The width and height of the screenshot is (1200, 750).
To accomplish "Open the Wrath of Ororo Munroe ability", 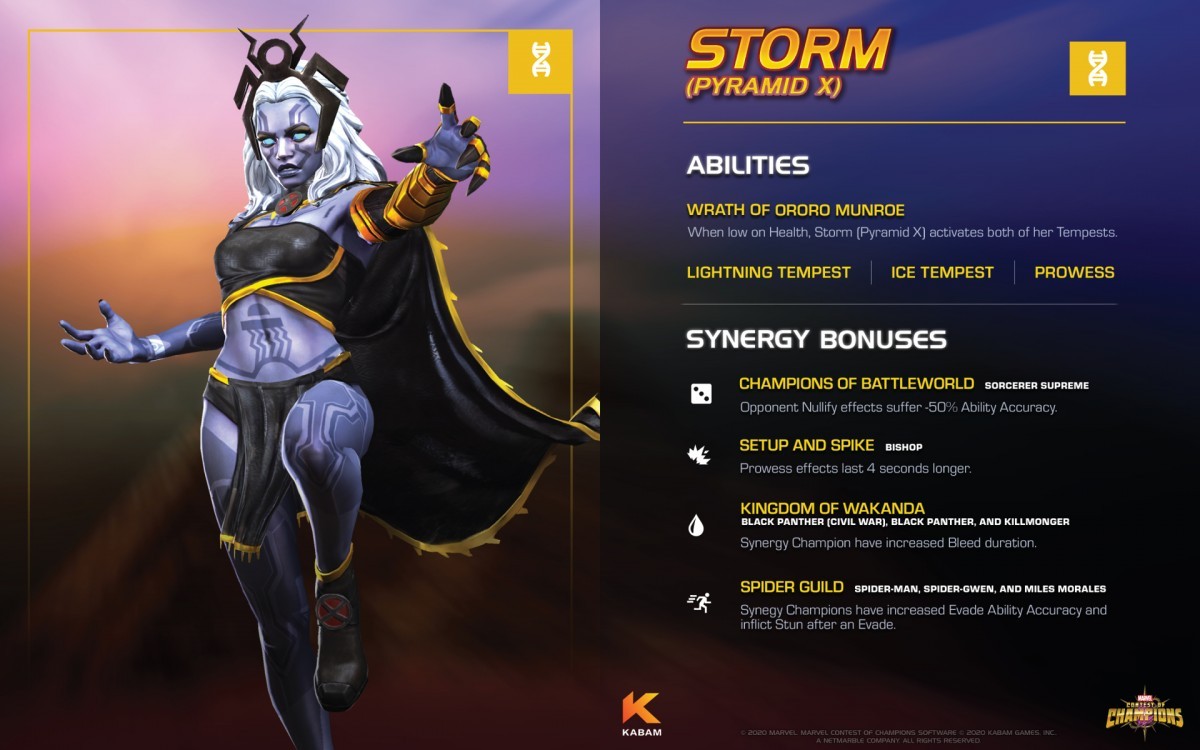I will point(795,210).
